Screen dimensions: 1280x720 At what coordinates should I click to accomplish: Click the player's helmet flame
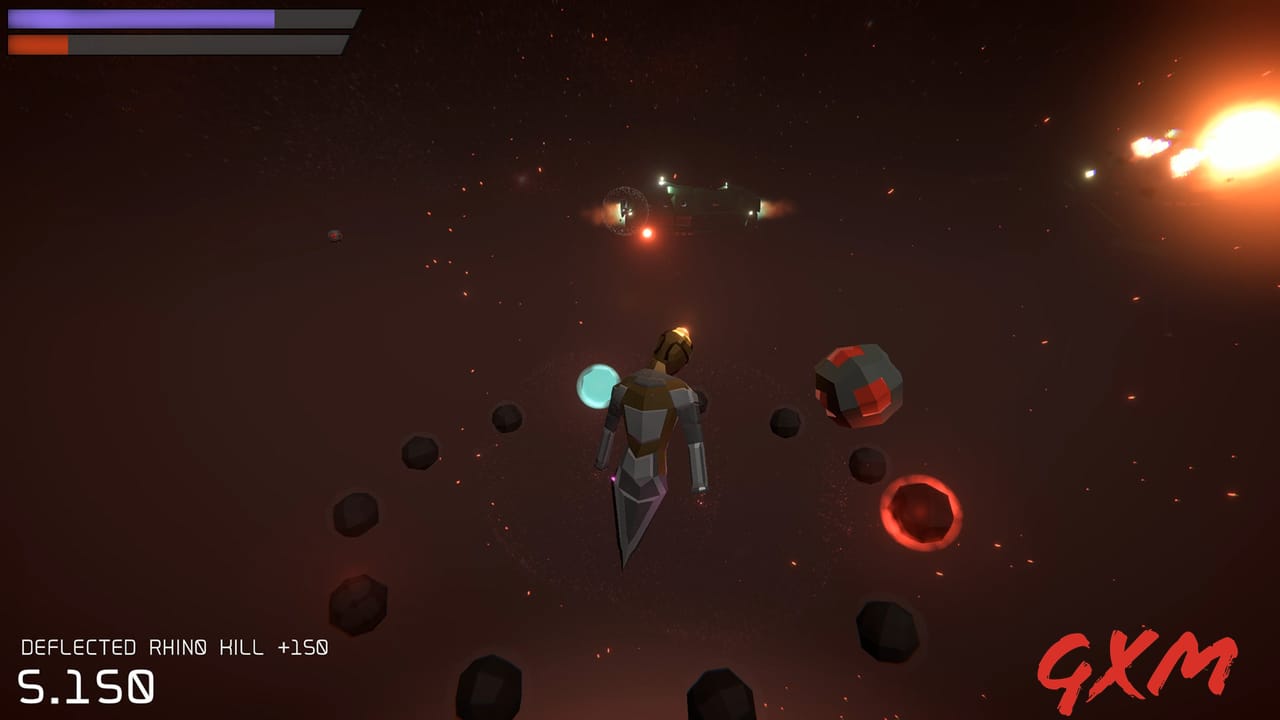(x=680, y=330)
